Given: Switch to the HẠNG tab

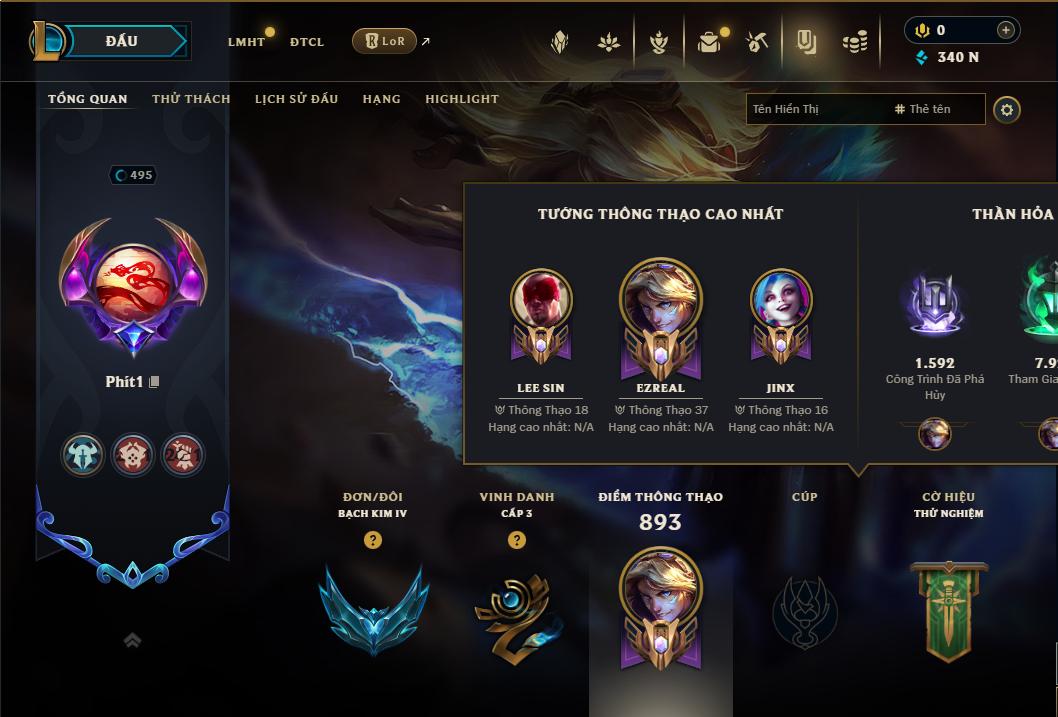Looking at the screenshot, I should pos(381,99).
